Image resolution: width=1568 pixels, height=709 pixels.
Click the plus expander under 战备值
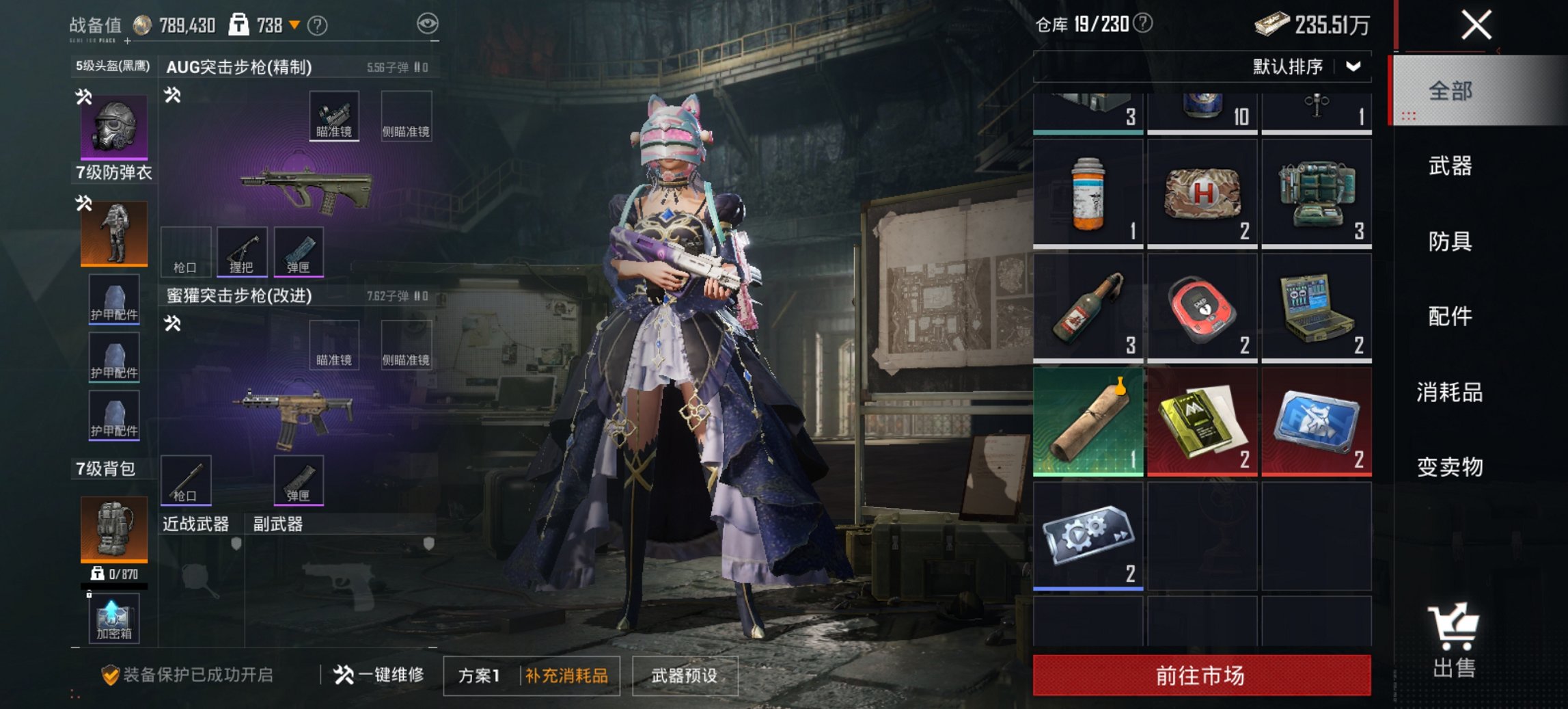point(127,41)
